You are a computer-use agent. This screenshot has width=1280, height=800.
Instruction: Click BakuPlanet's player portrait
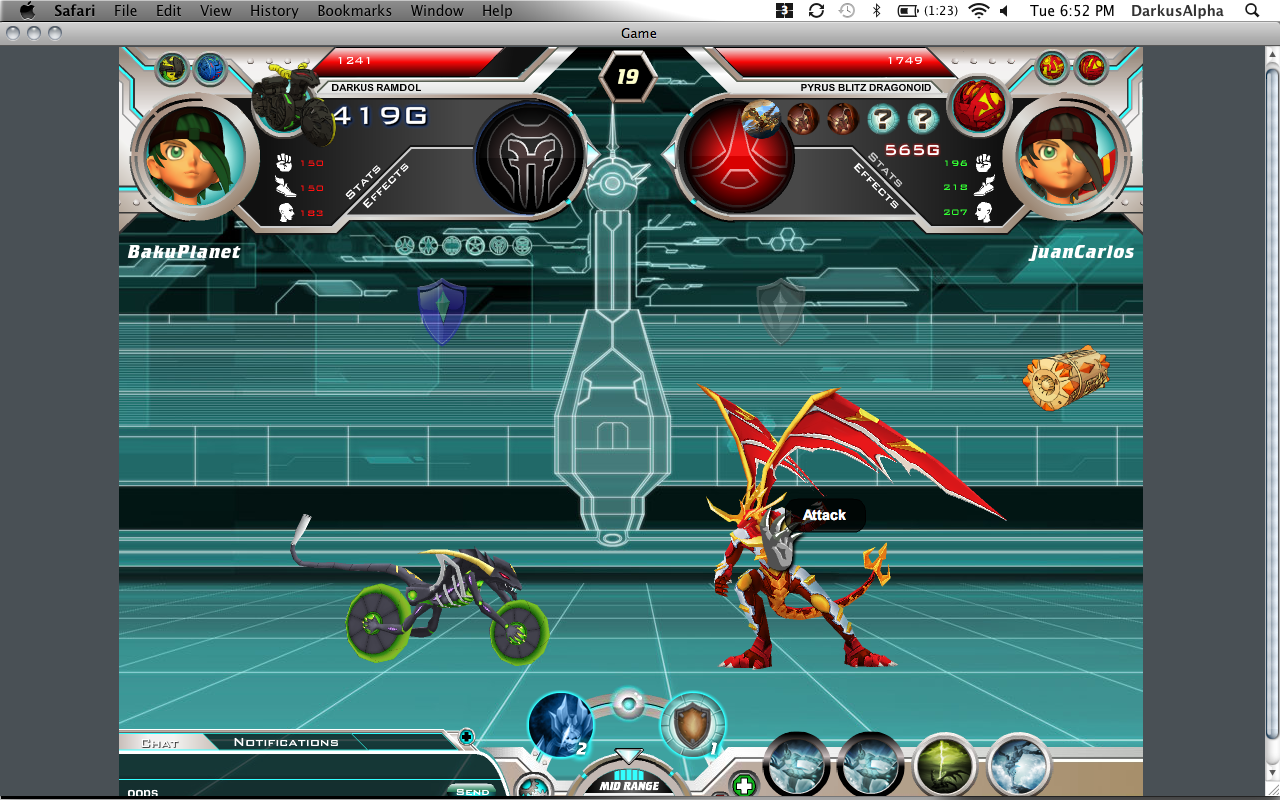click(188, 157)
